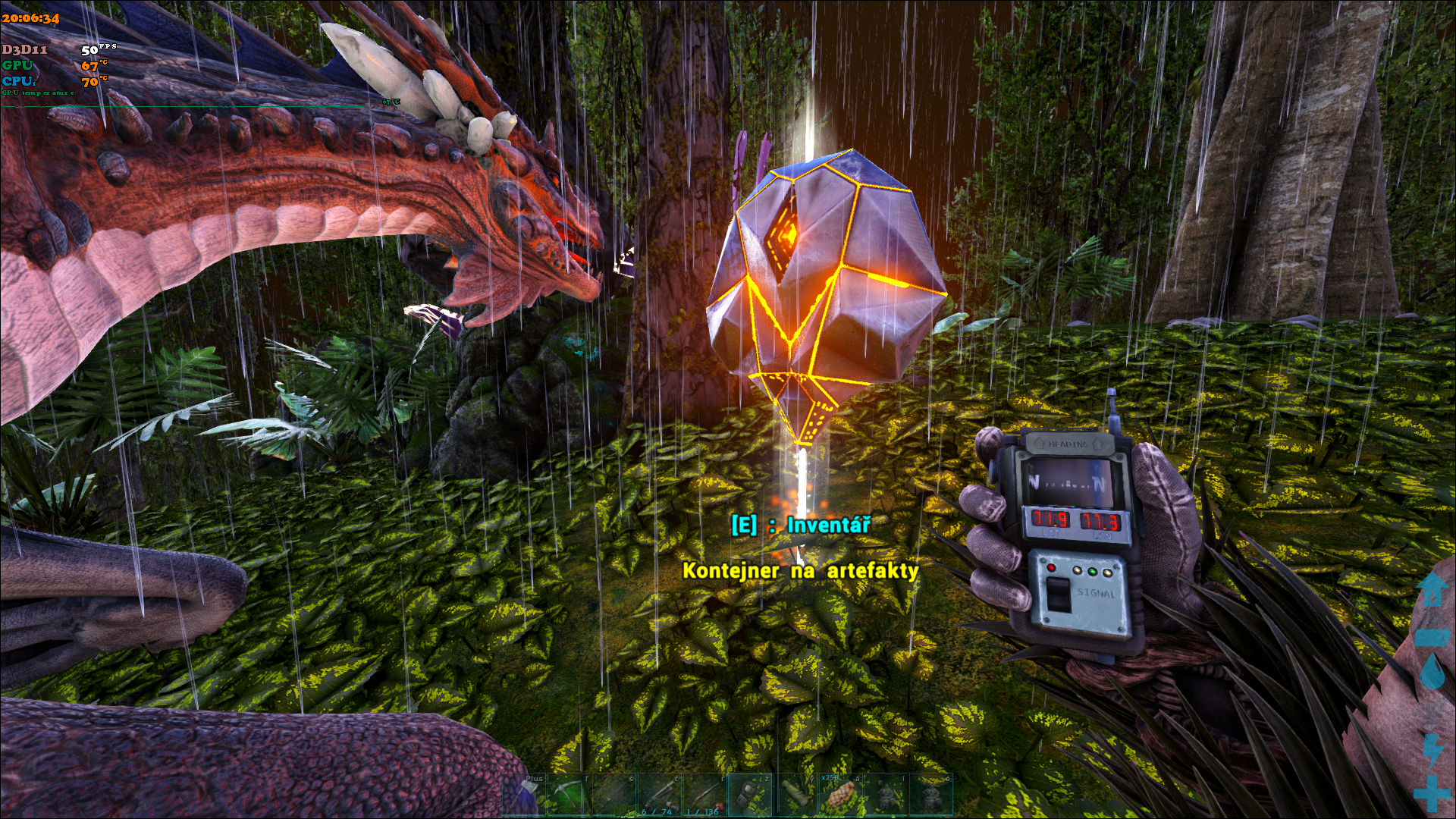Screen dimensions: 1456x819
Task: Select the hatchet hotbar slot
Action: coord(524,795)
